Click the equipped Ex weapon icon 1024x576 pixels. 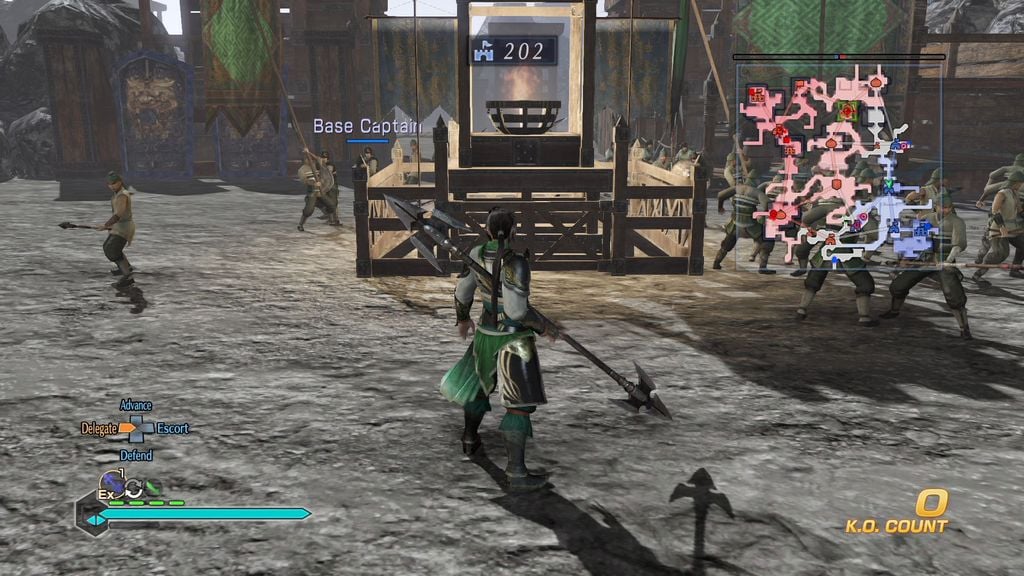click(x=111, y=485)
